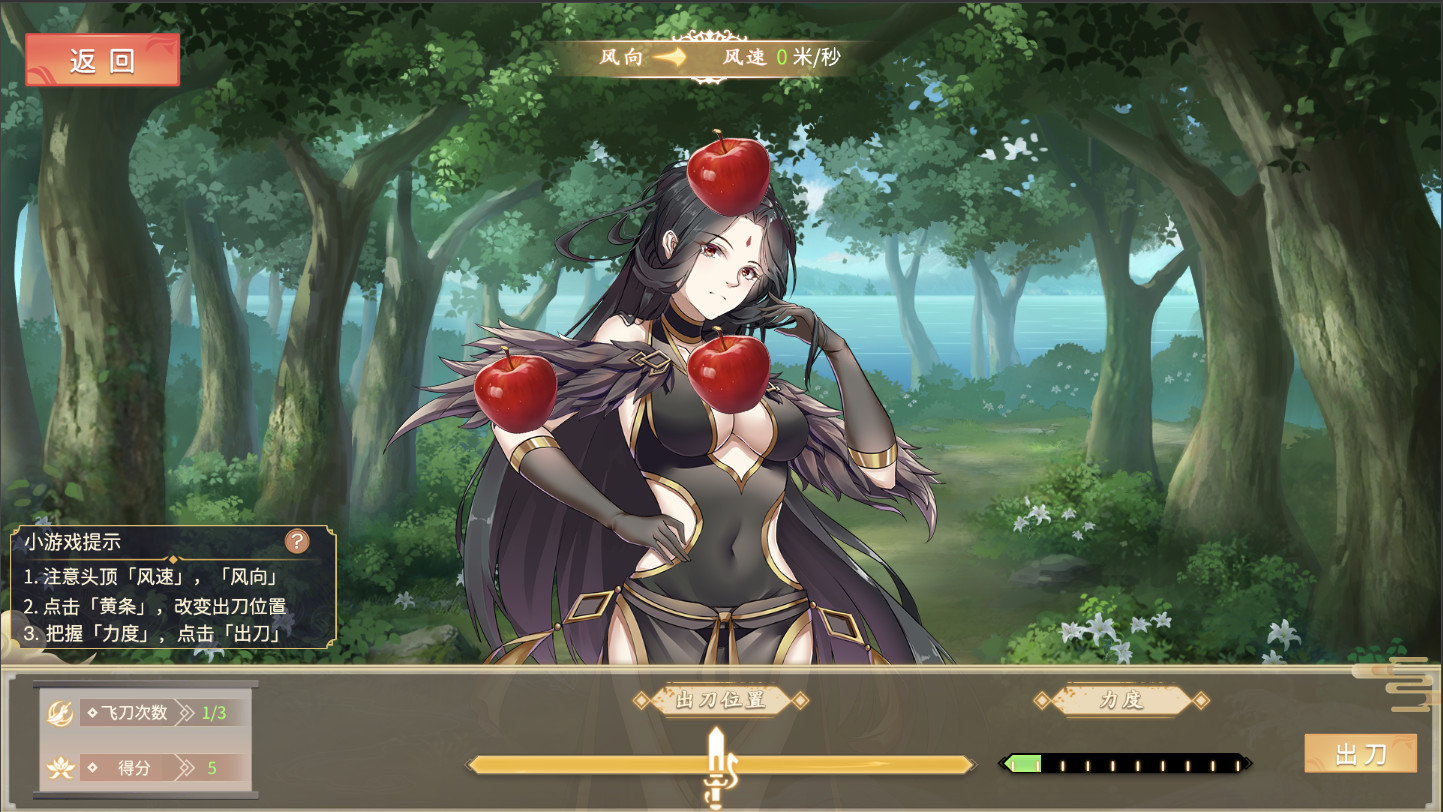Click the flying knife emblem beside 飞刀次数

pyautogui.click(x=59, y=713)
